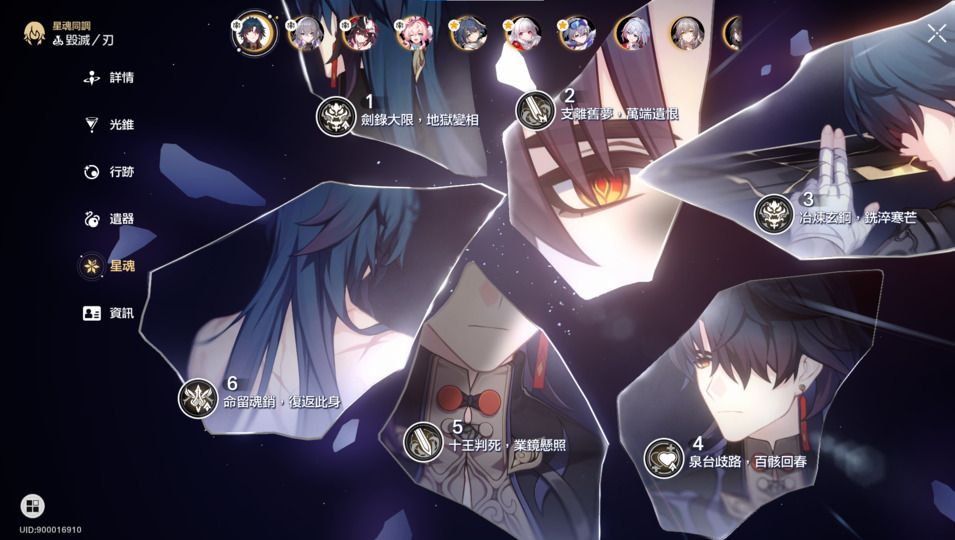Choose eidolon 6 命留魂銷，復返此身

pos(198,398)
